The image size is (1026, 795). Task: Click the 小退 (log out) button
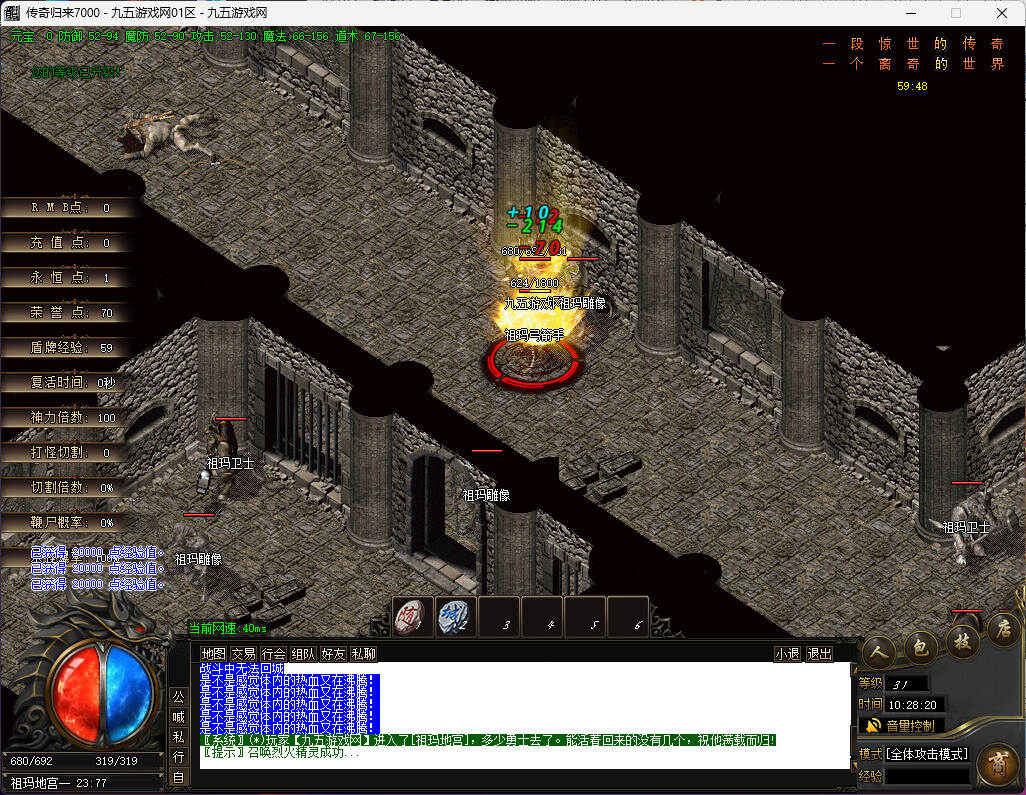click(x=787, y=654)
